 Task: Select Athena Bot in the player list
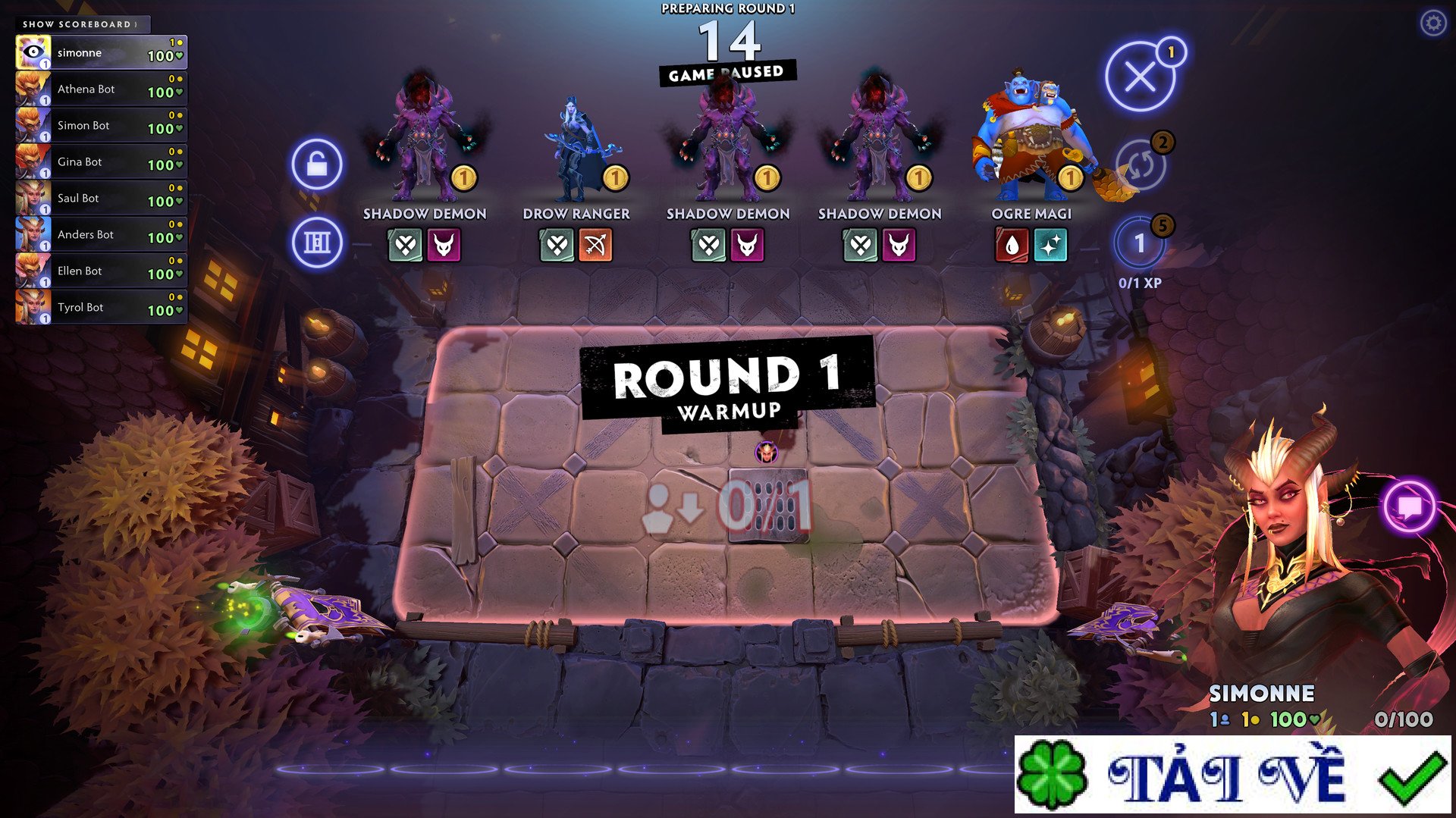coord(102,89)
